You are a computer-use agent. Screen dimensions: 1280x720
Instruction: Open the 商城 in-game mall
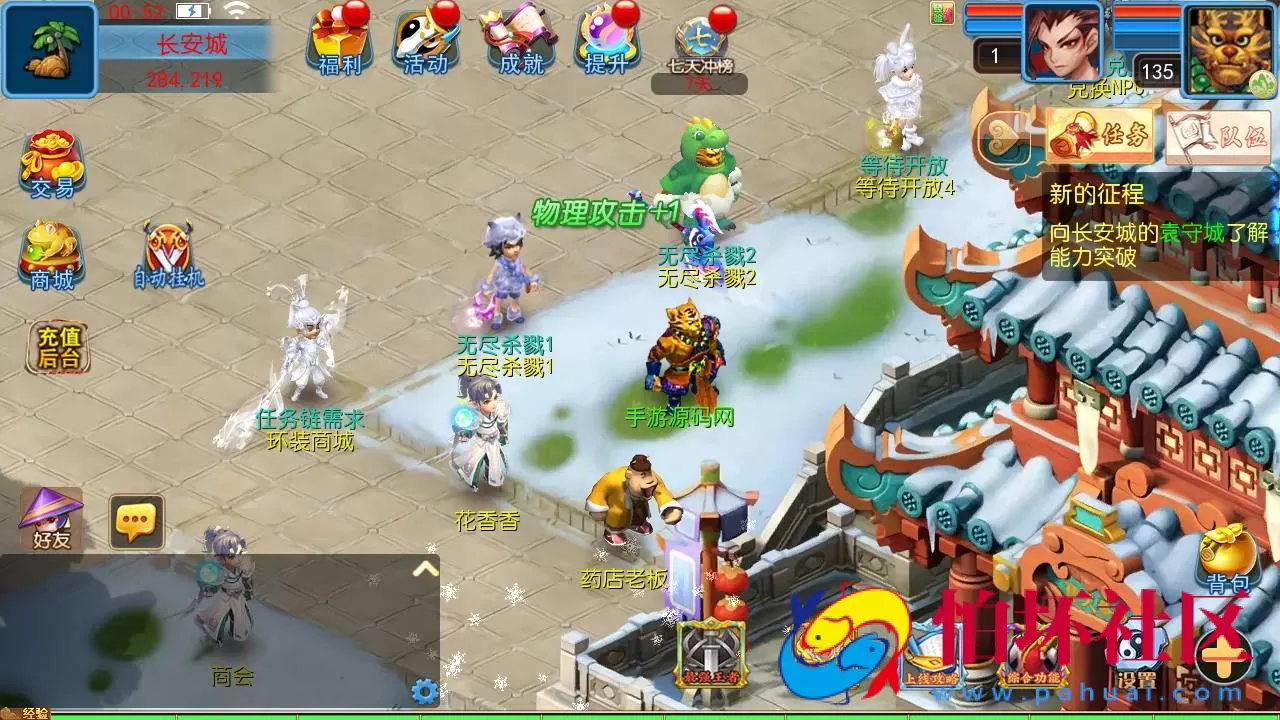[x=52, y=250]
